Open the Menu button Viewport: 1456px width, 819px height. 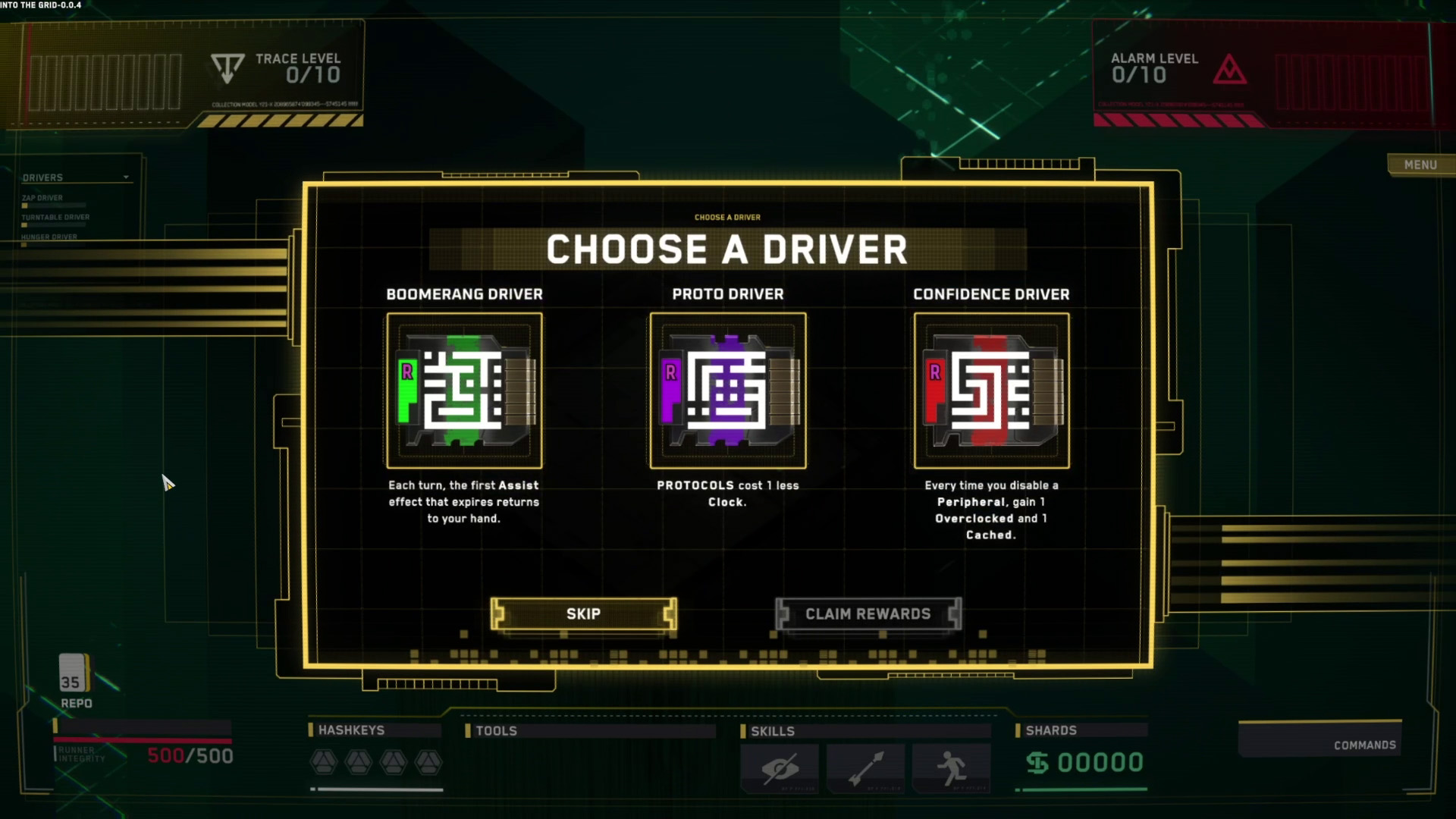pyautogui.click(x=1420, y=165)
